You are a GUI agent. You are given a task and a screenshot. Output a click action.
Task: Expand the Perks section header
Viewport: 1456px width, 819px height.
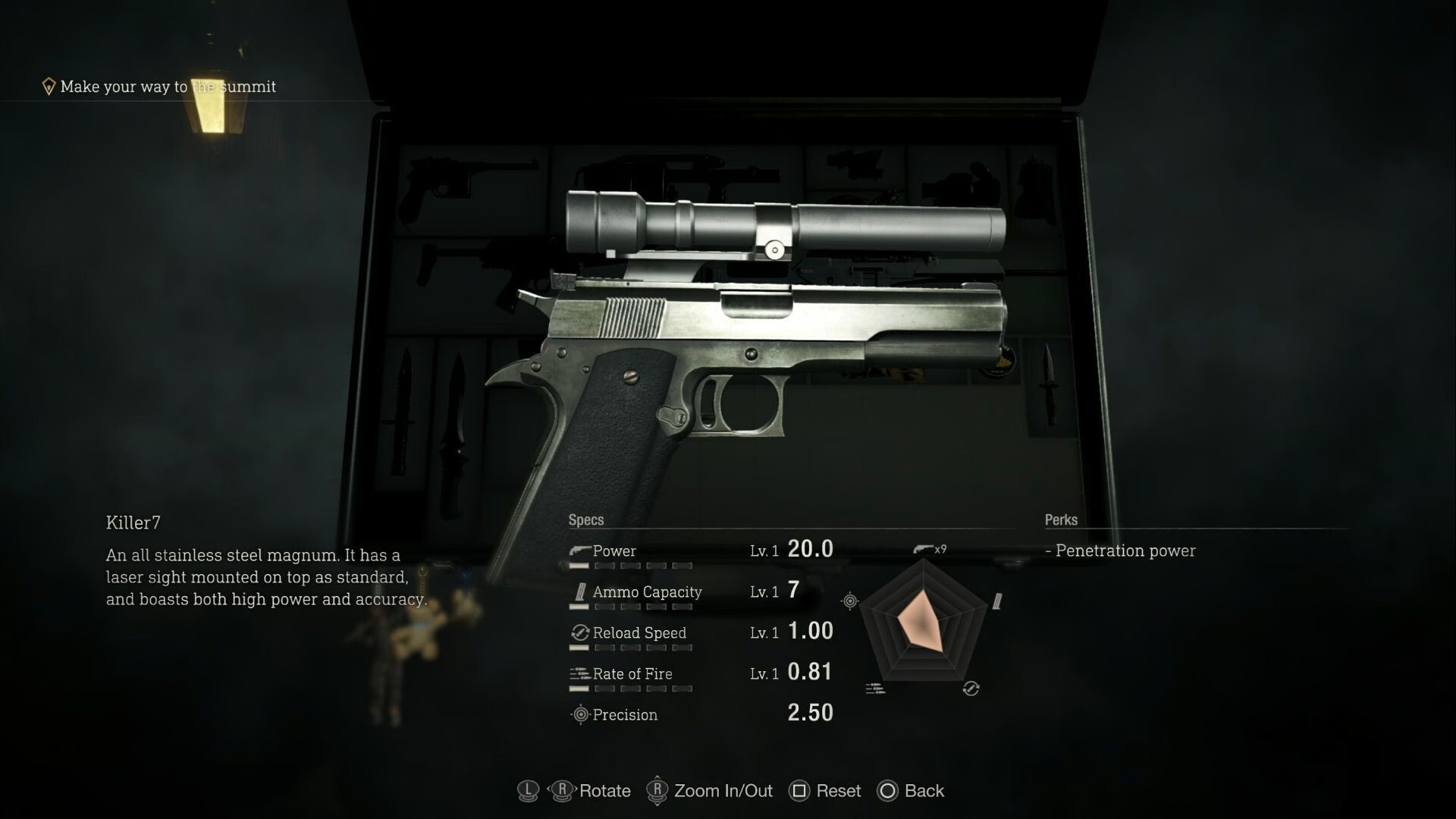[x=1060, y=519]
